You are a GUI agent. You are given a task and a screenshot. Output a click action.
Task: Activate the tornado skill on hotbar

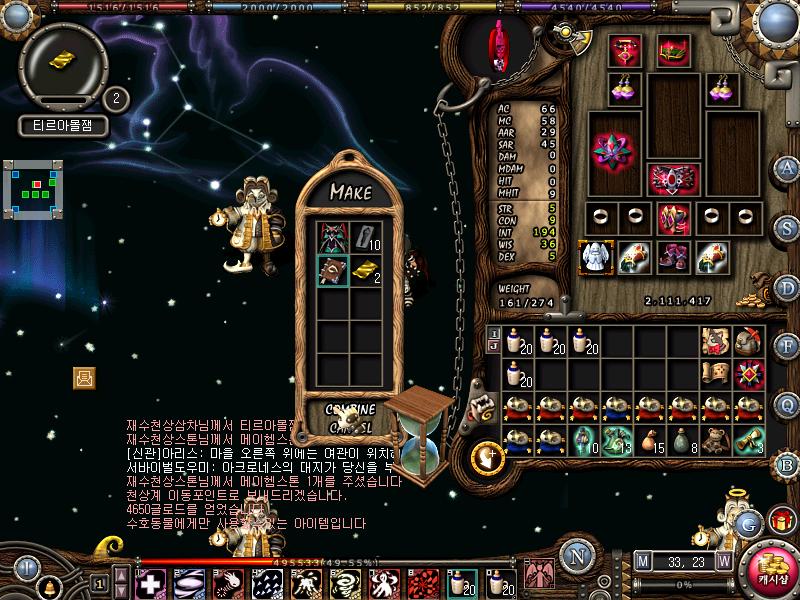(x=345, y=583)
